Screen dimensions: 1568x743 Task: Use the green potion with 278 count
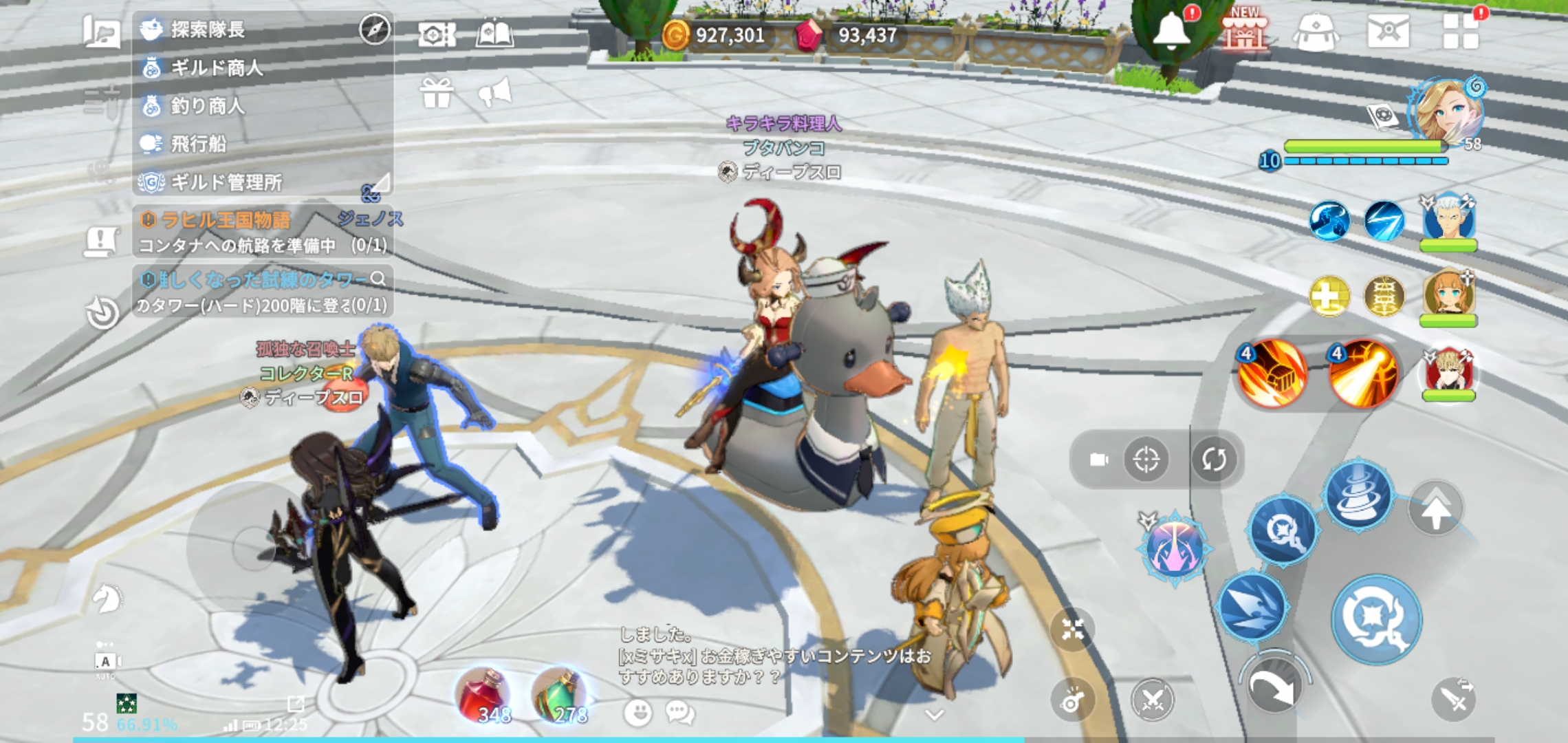pyautogui.click(x=560, y=696)
